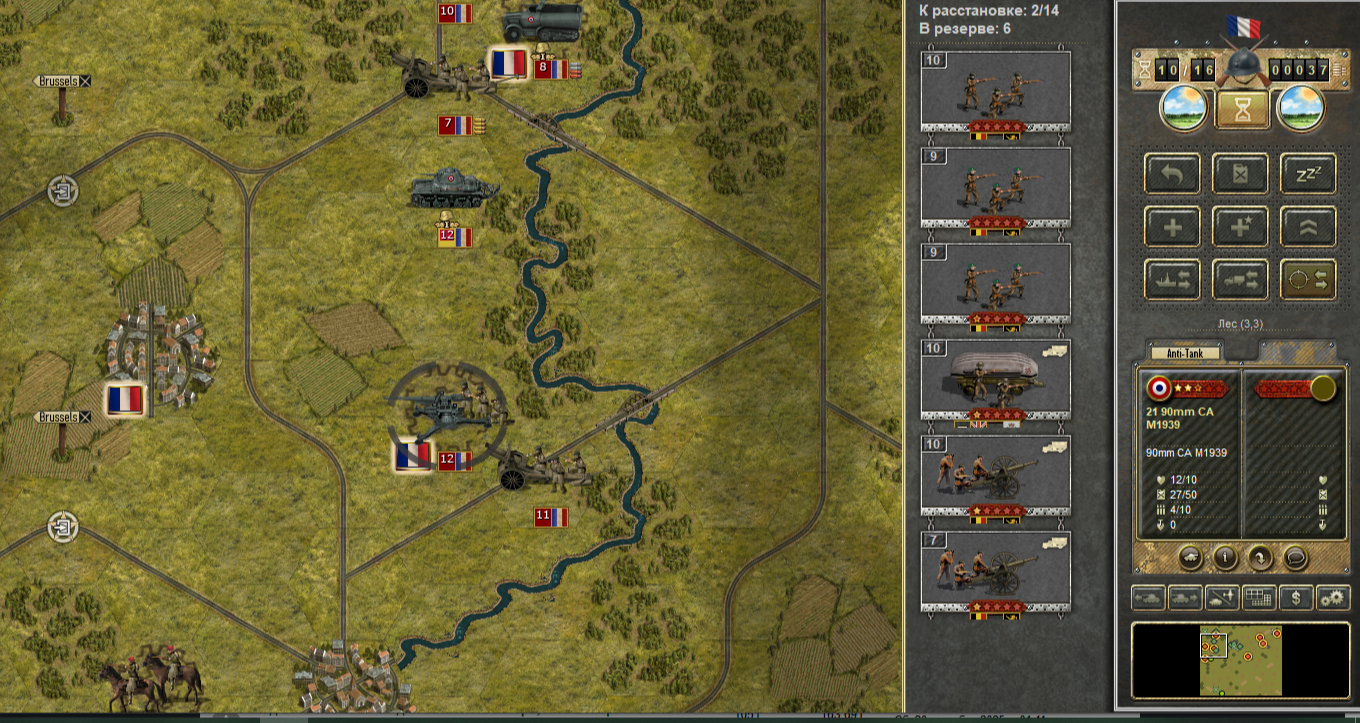Put the unit to sleep with the Zzz button
The height and width of the screenshot is (723, 1360).
(x=1308, y=174)
